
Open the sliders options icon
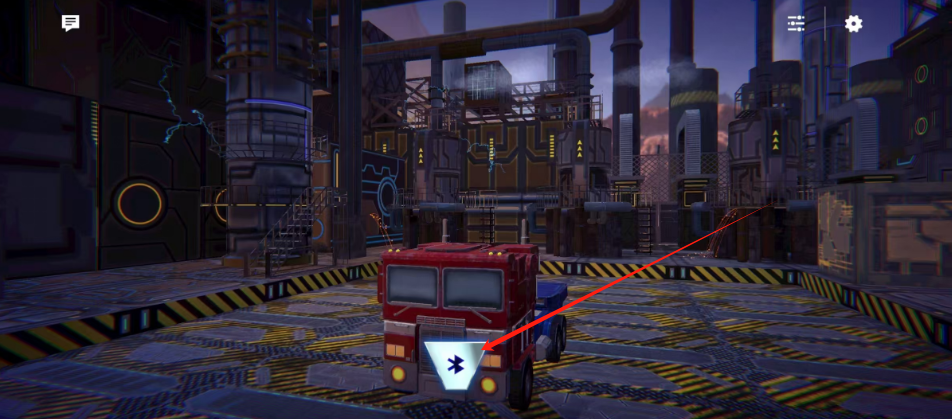(796, 23)
